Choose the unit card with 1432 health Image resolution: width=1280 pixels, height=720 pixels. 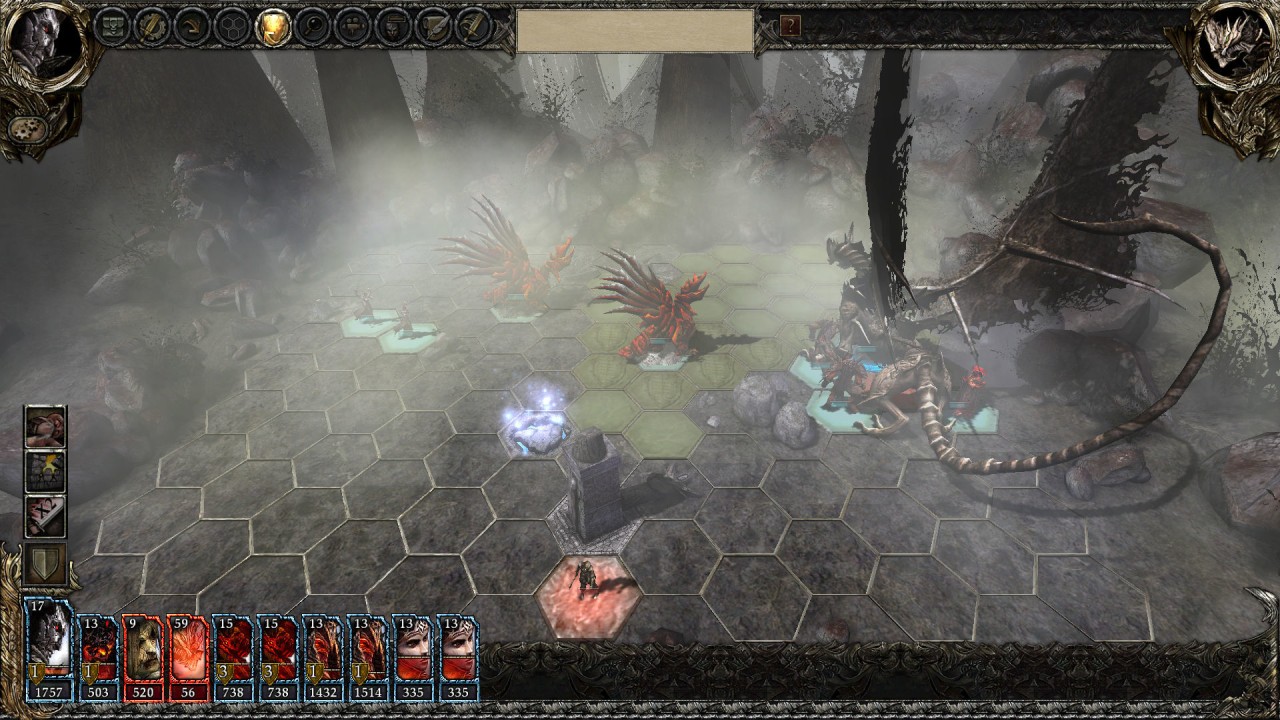323,657
